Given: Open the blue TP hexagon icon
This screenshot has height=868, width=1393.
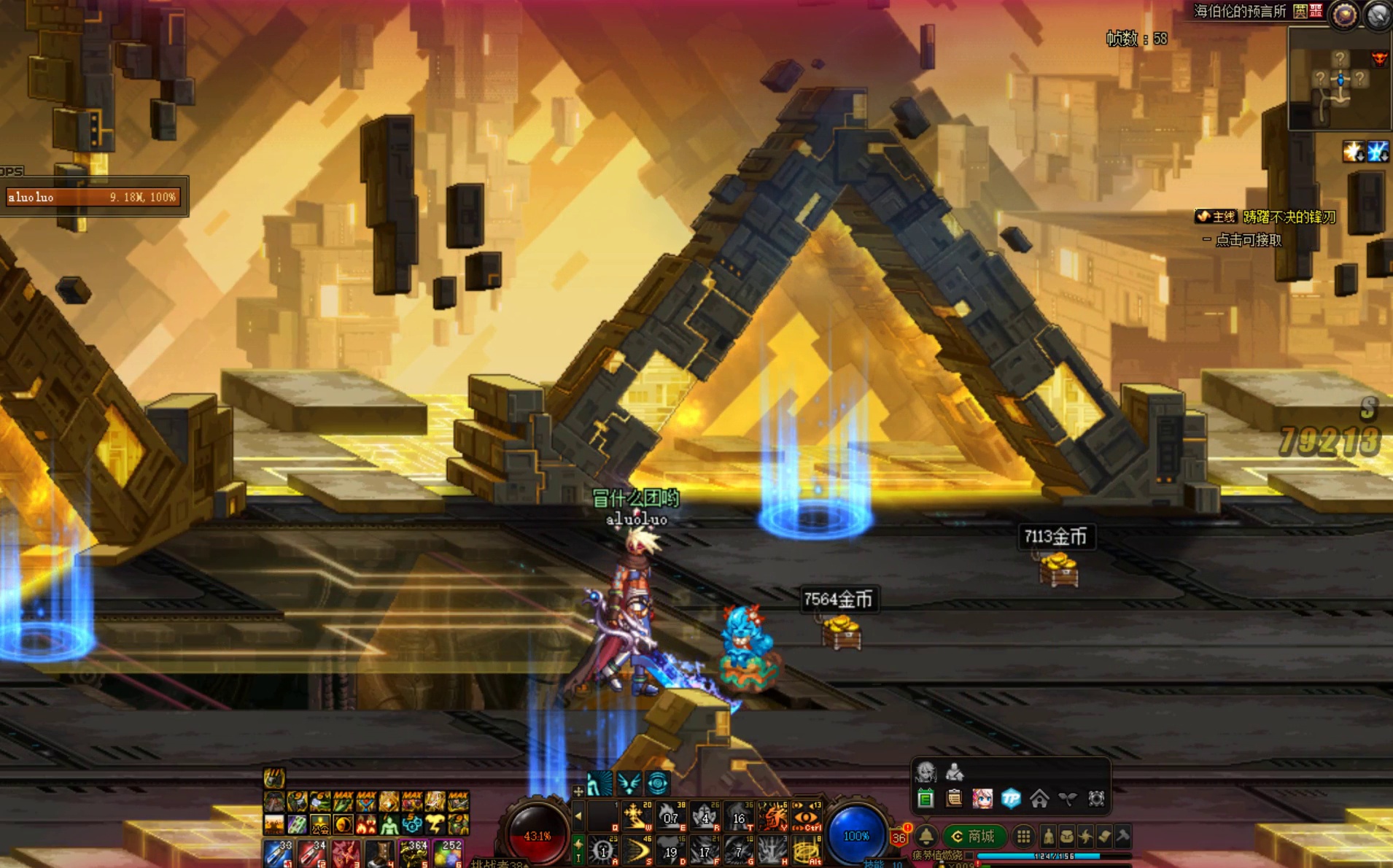Looking at the screenshot, I should pyautogui.click(x=1011, y=799).
